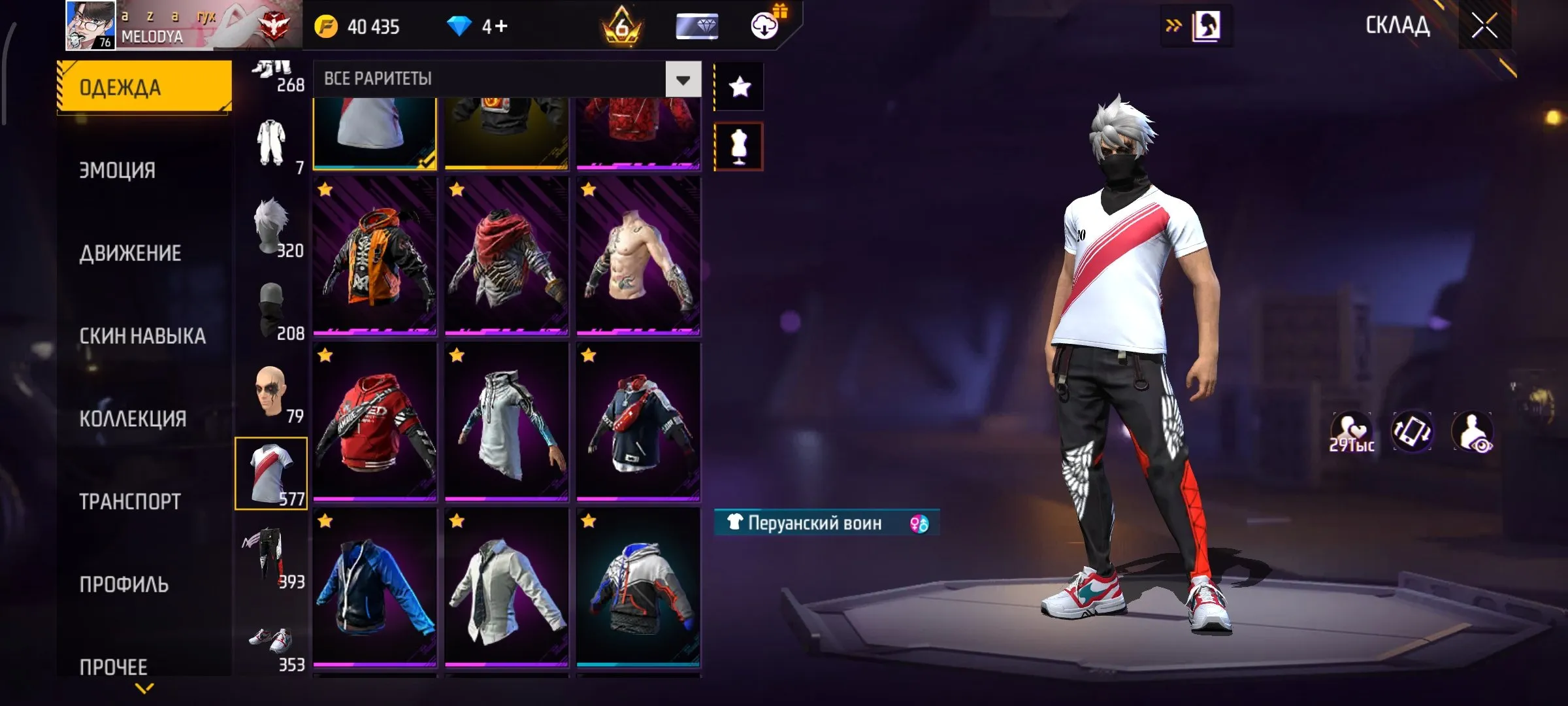Toggle the mannequin preview mode

pos(738,146)
